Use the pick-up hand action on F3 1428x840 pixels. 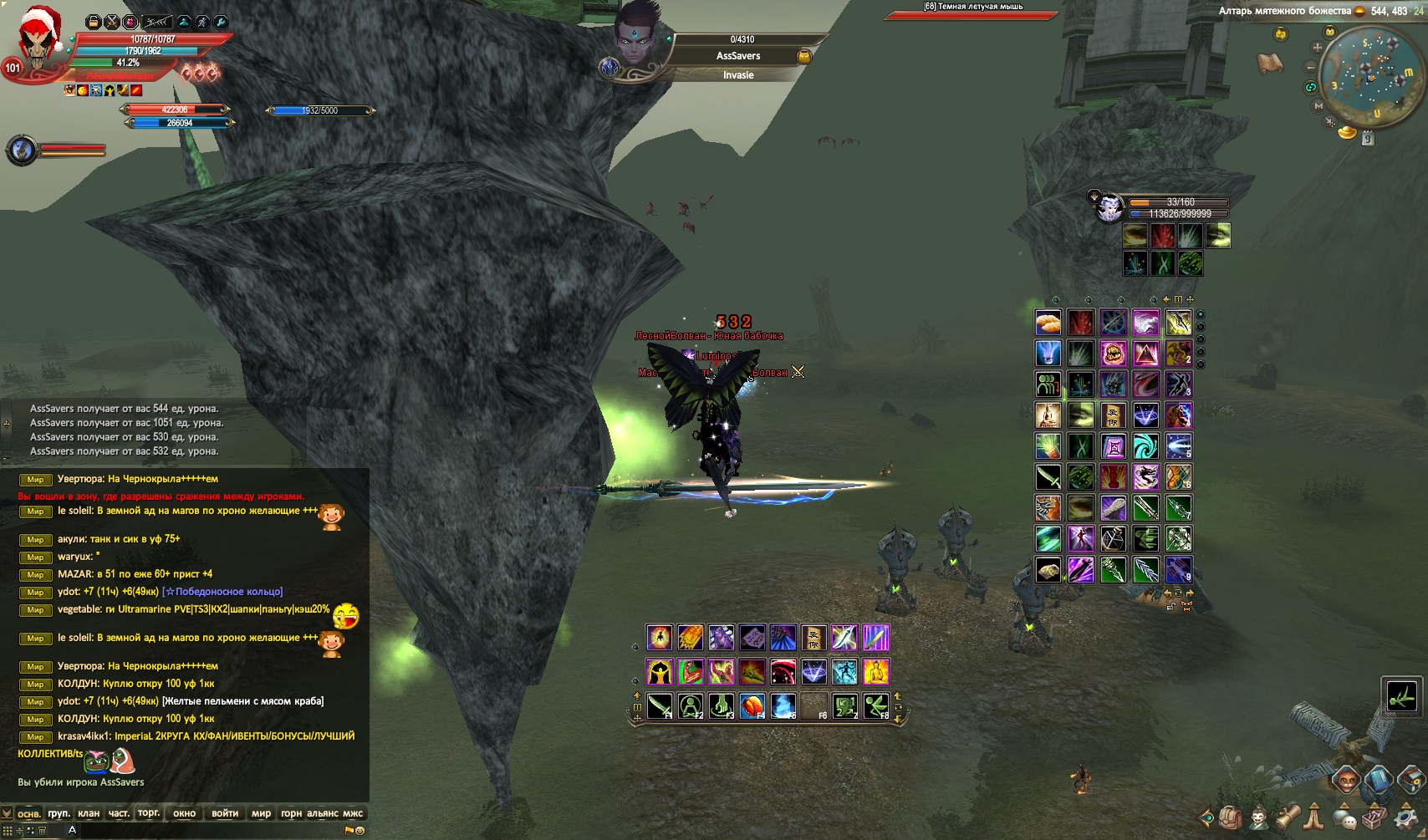pos(721,706)
